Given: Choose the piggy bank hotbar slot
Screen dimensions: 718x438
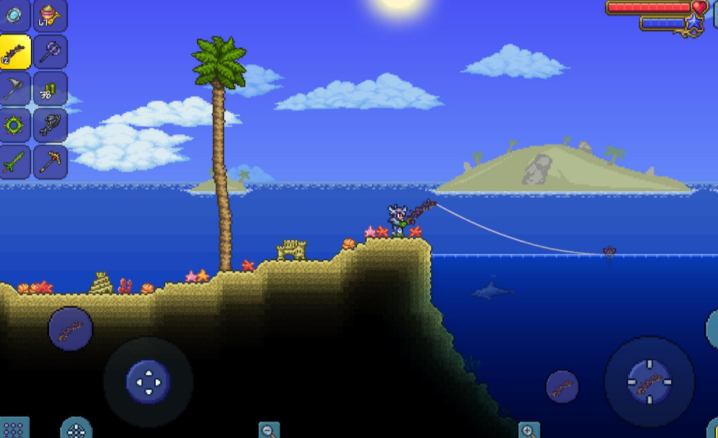Looking at the screenshot, I should [x=50, y=16].
